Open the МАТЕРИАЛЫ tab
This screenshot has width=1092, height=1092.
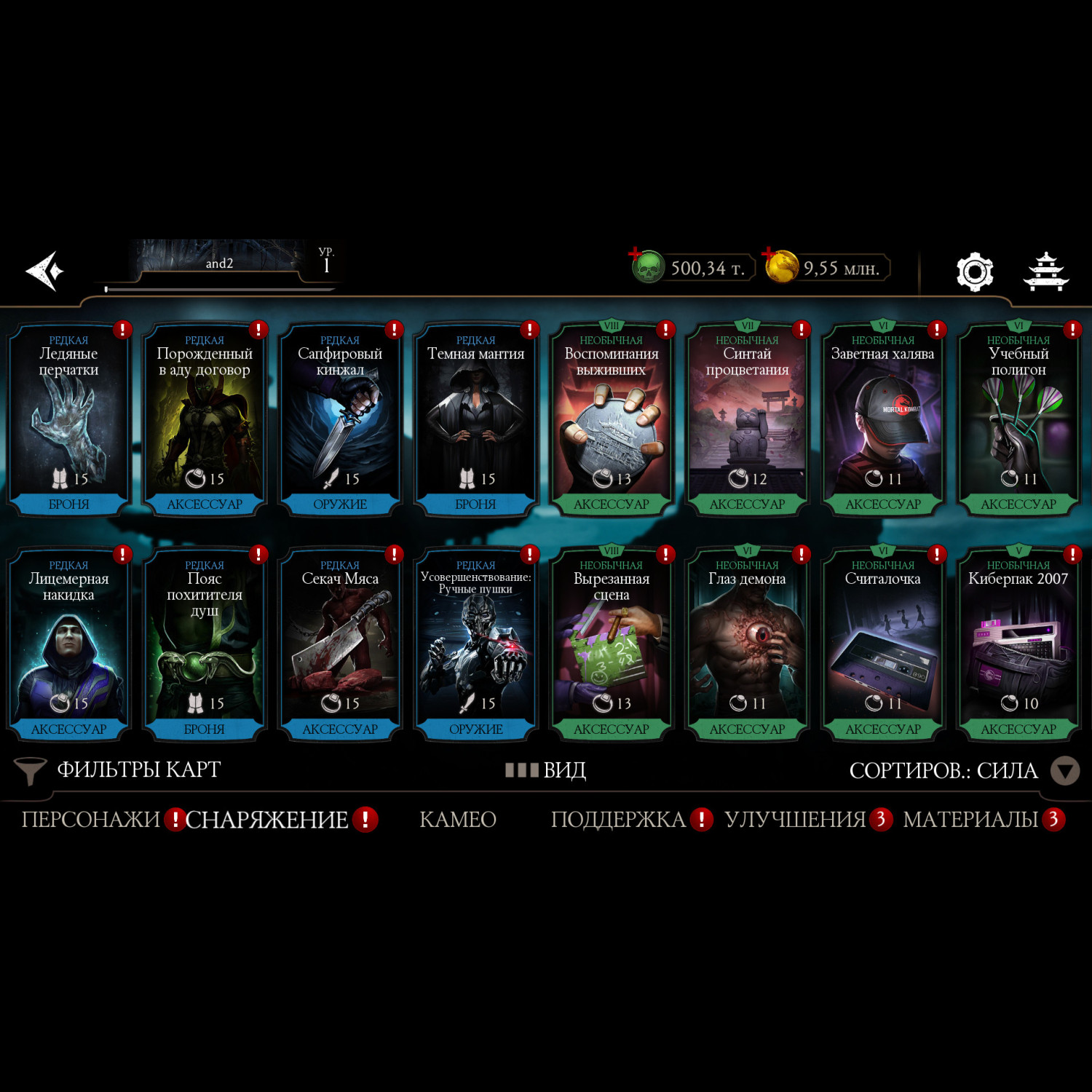[970, 820]
